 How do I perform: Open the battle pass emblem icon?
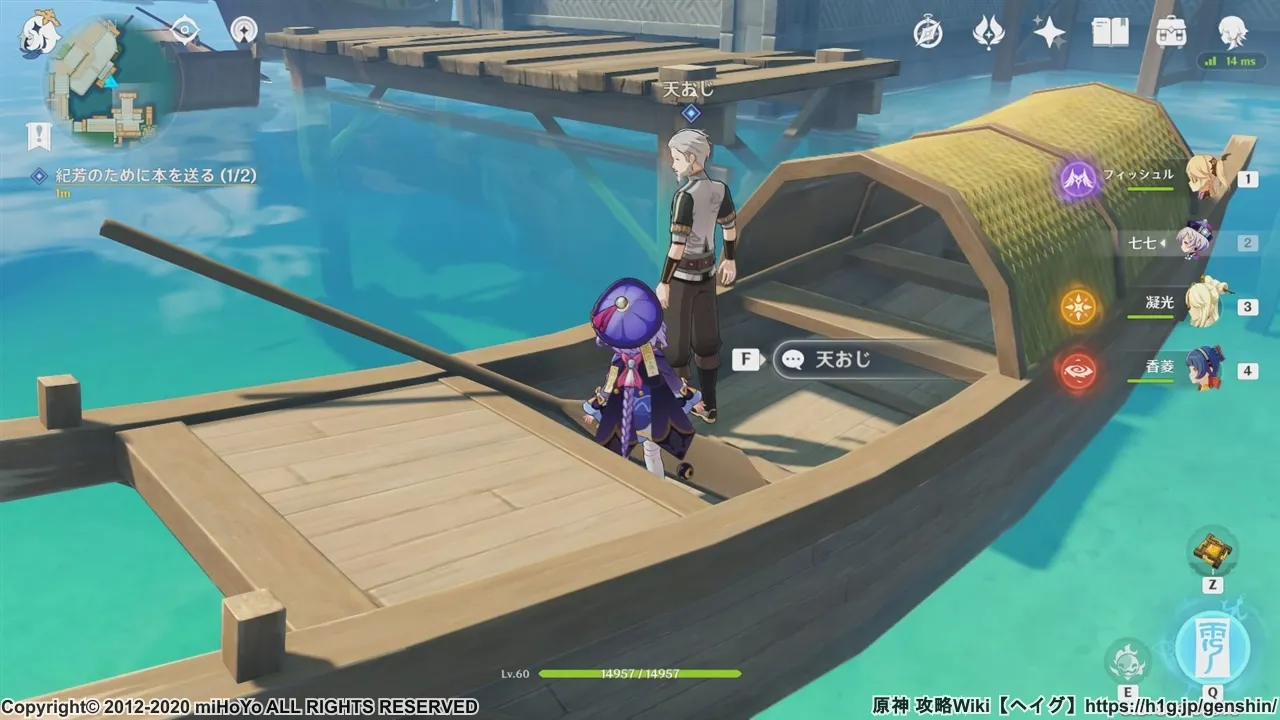988,33
